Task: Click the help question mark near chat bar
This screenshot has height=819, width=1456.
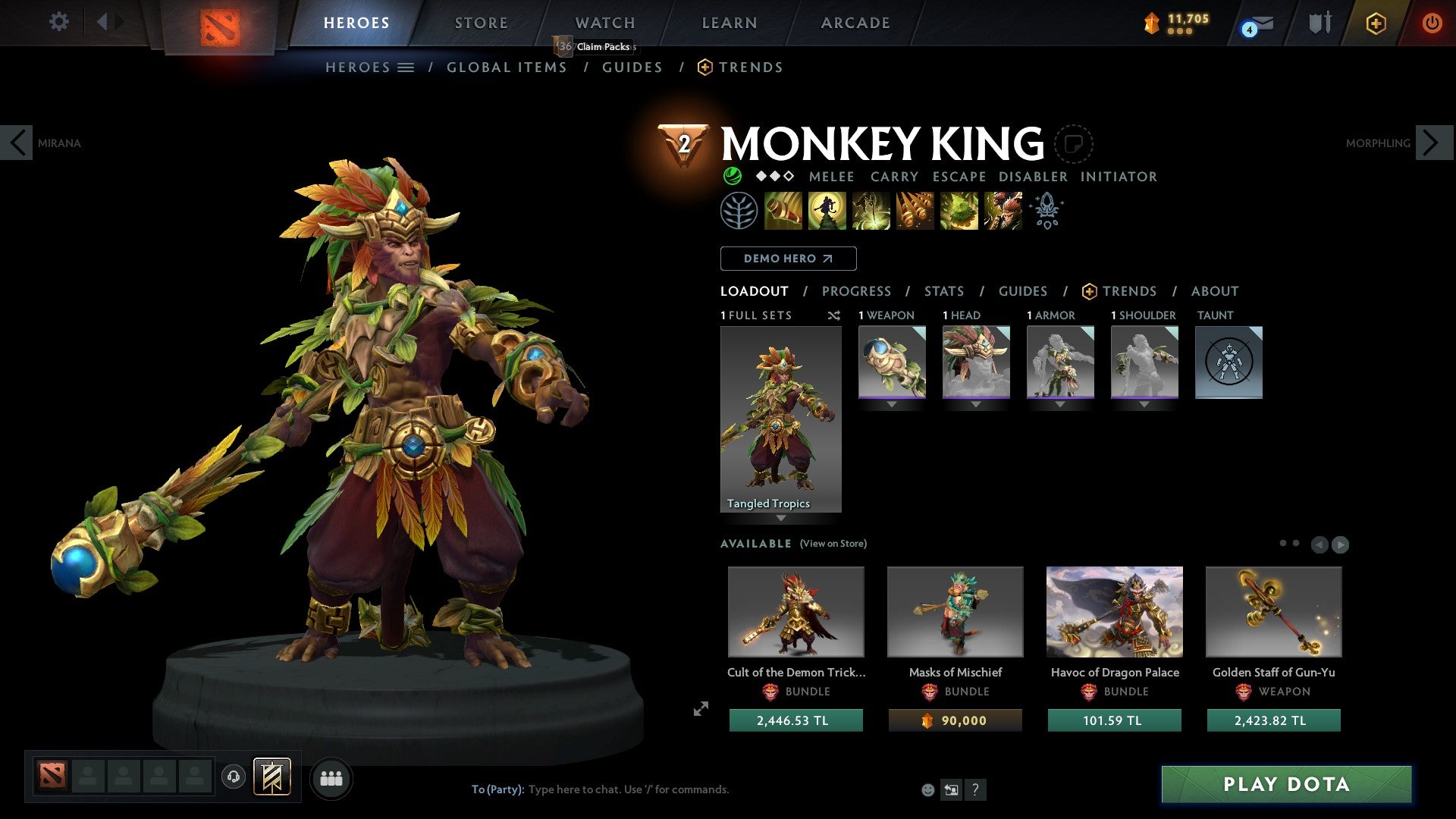Action: point(975,789)
